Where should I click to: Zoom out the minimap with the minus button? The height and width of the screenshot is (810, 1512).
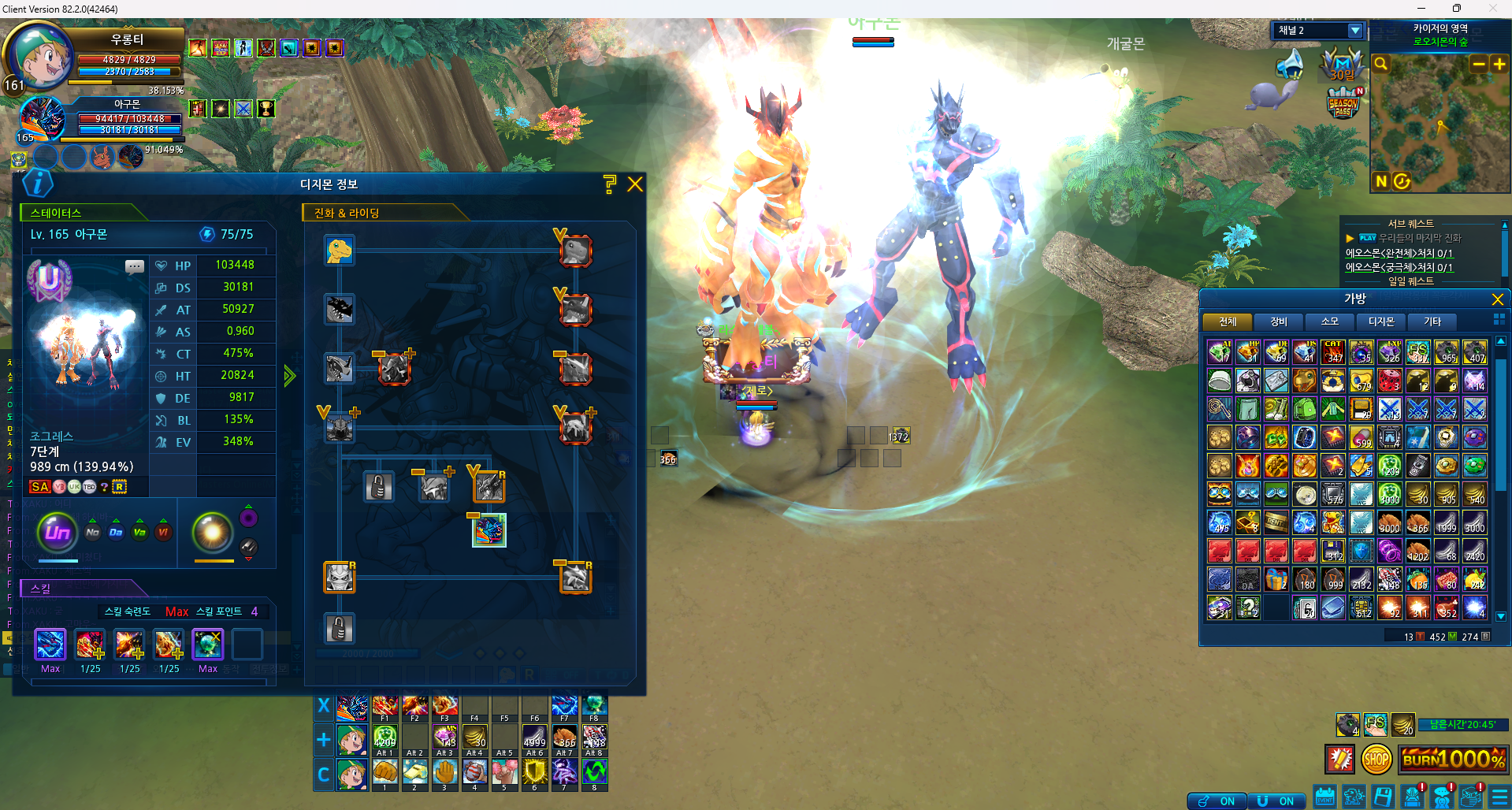point(1479,64)
